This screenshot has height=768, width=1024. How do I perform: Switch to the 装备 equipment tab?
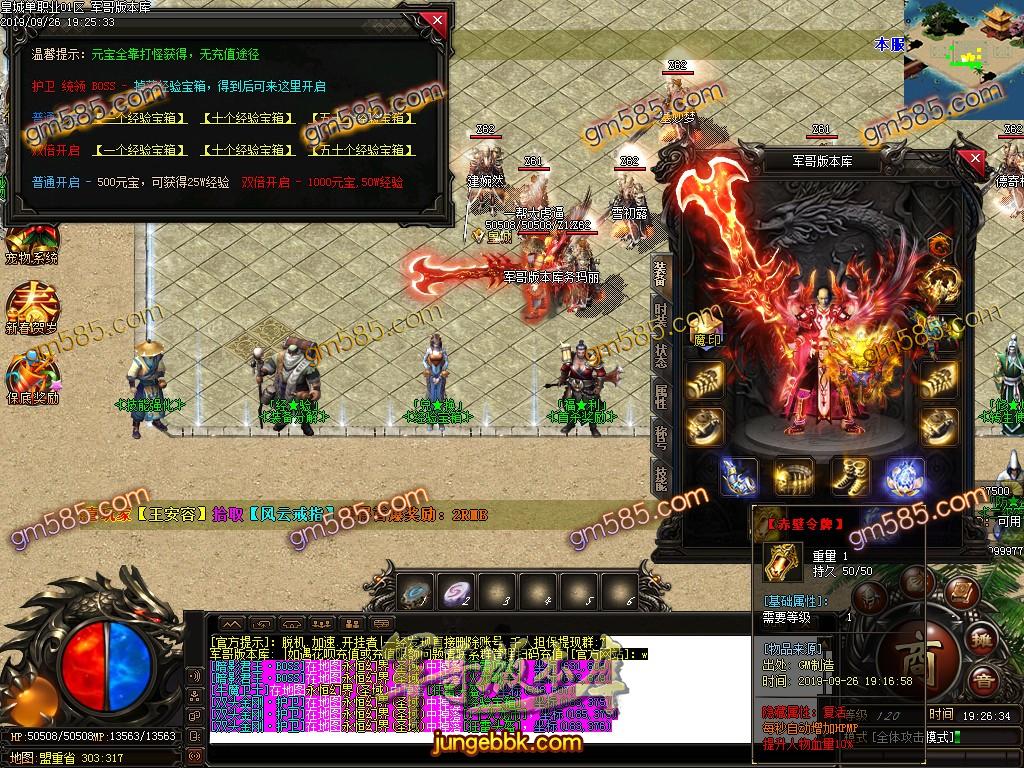[x=661, y=273]
